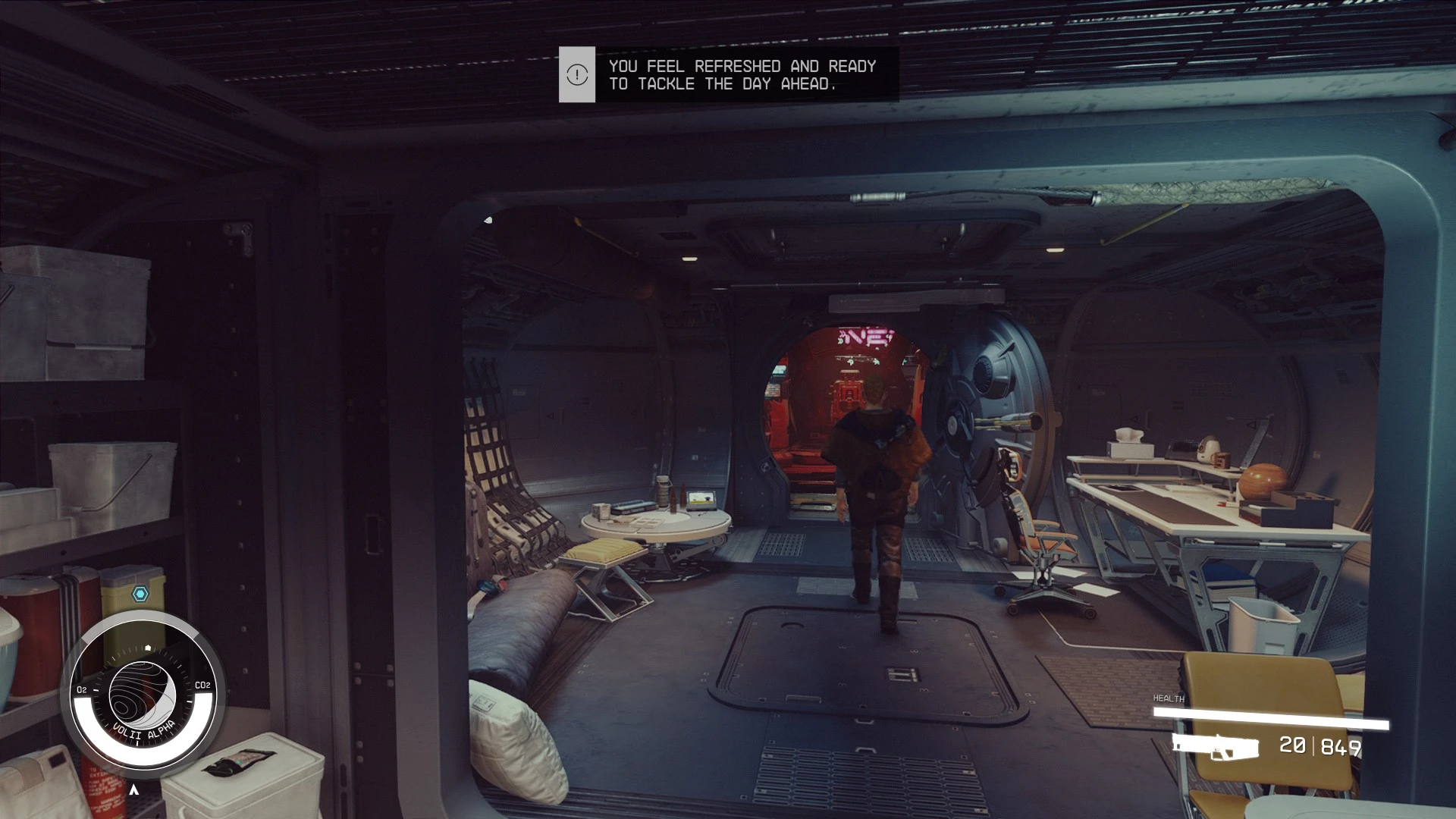Click the exclamation alert icon on the notification
1456x819 pixels.
point(577,74)
